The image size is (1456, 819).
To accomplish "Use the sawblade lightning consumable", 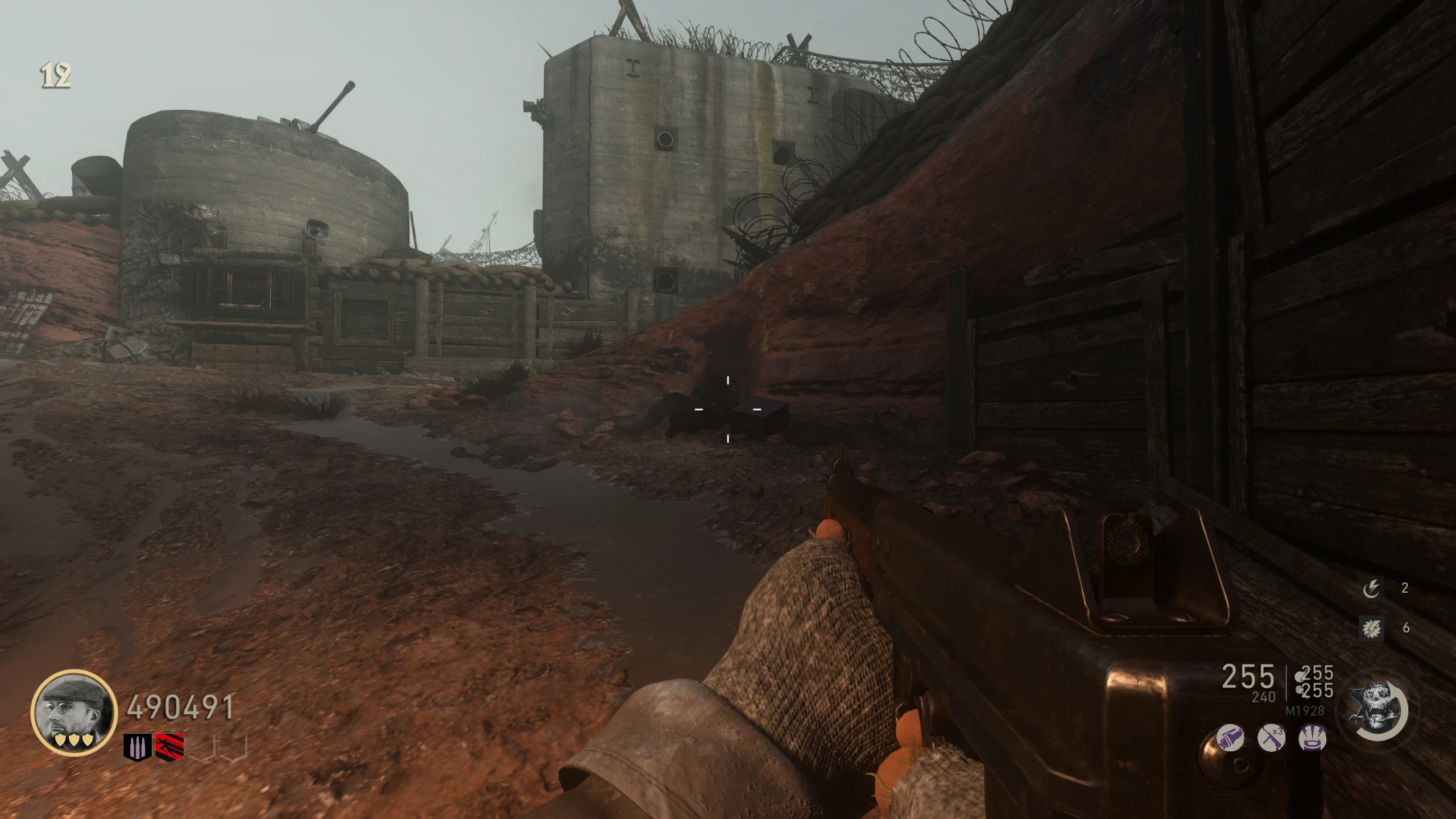I will coord(1371,628).
